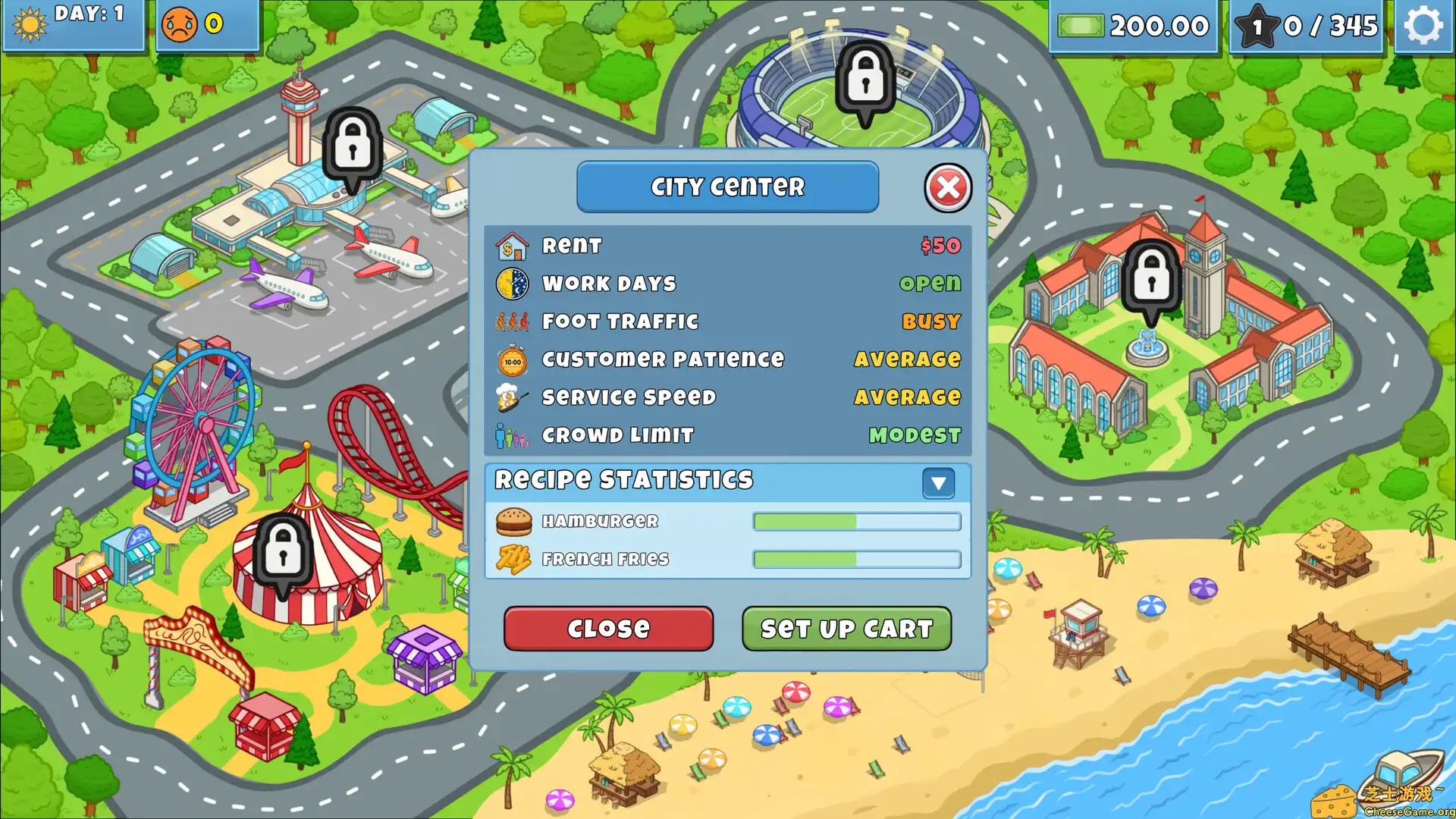1456x819 pixels.
Task: Click the rent house icon in City Center panel
Action: tap(513, 245)
